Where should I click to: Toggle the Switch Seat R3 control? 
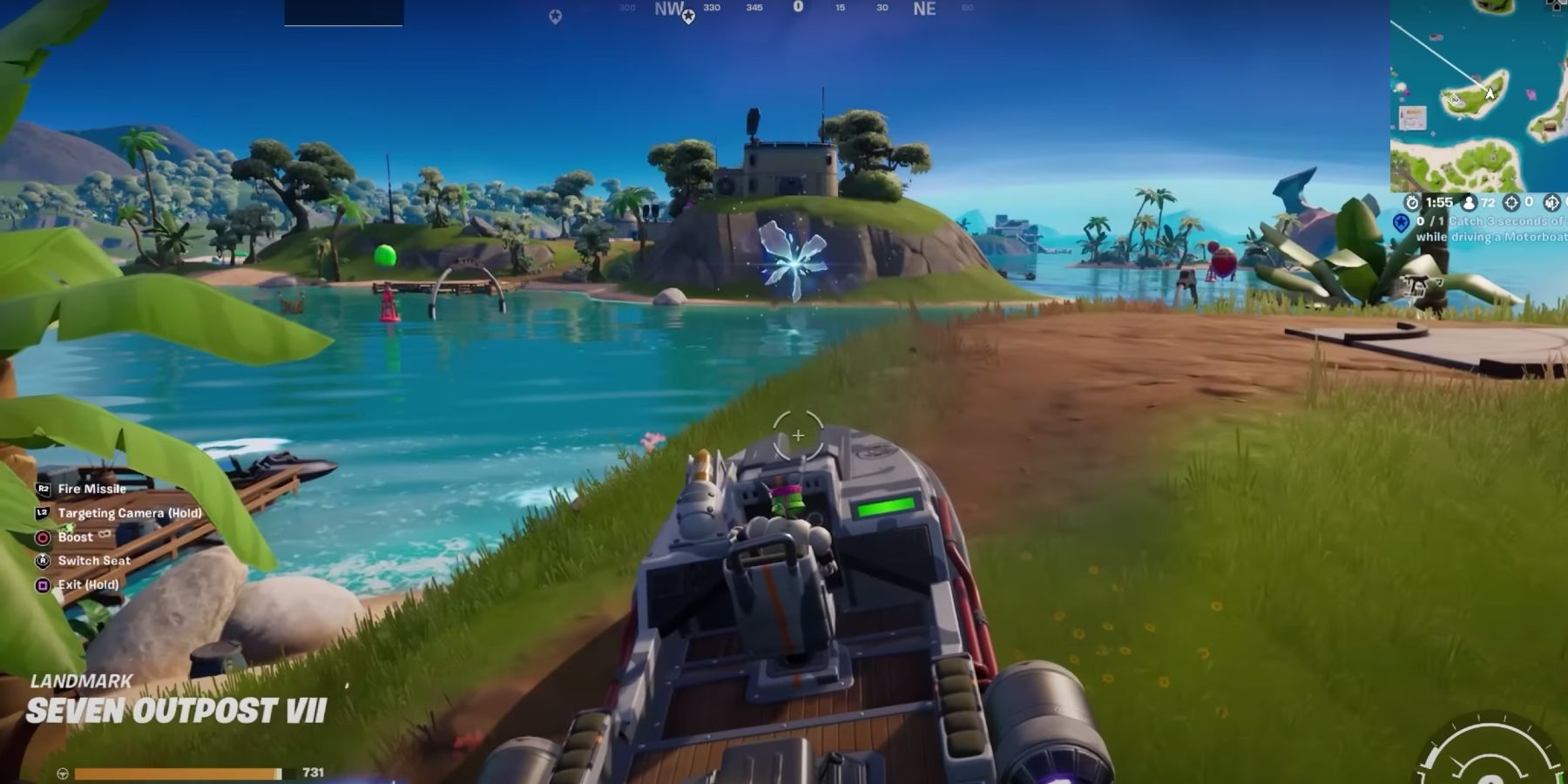(x=94, y=561)
